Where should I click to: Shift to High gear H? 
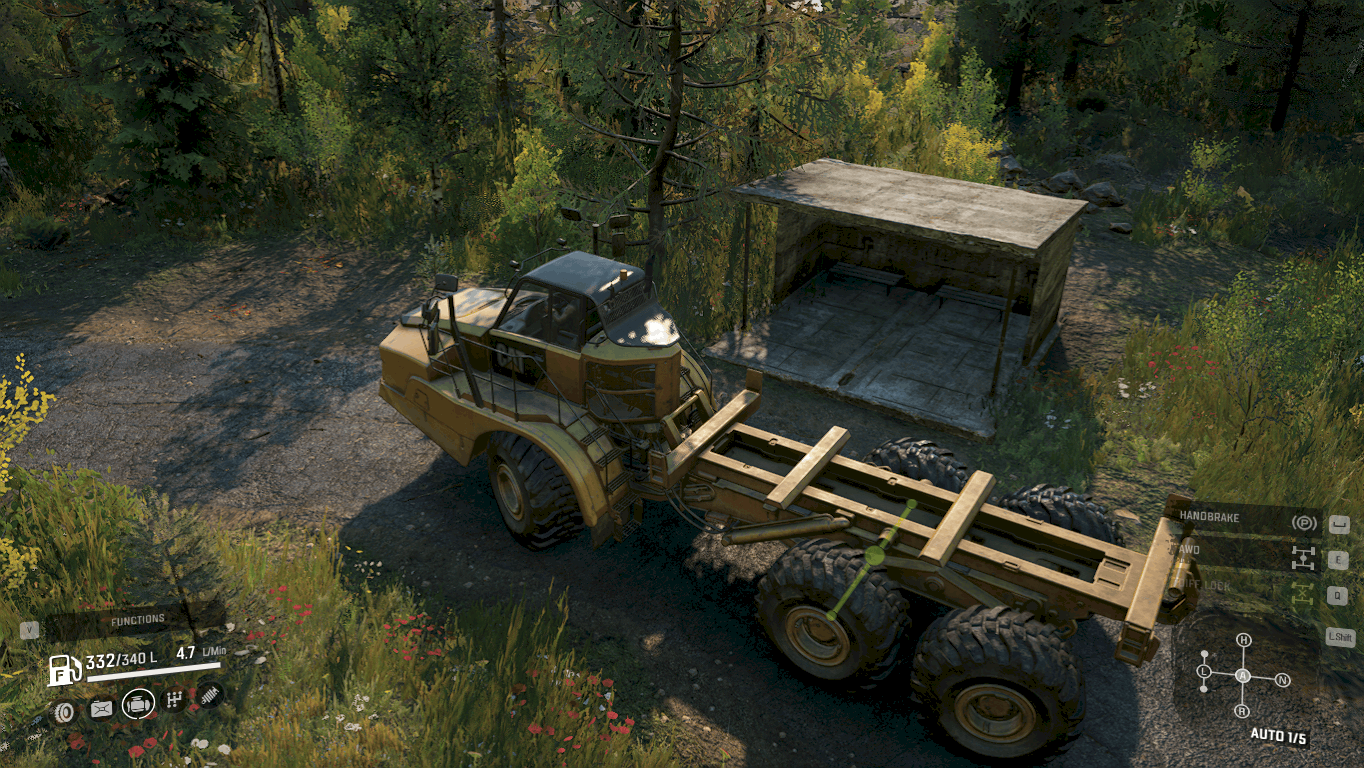click(x=1243, y=640)
